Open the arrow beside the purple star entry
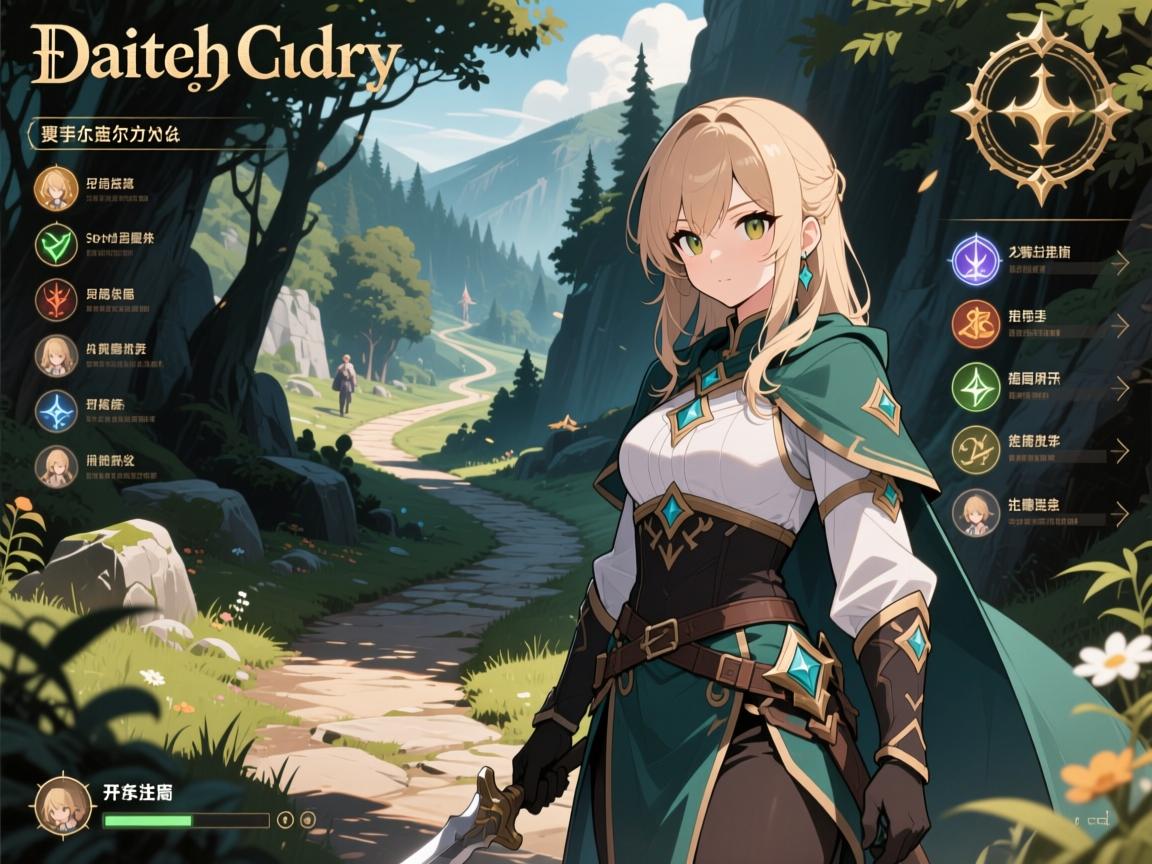The width and height of the screenshot is (1152, 864). pyautogui.click(x=1121, y=262)
